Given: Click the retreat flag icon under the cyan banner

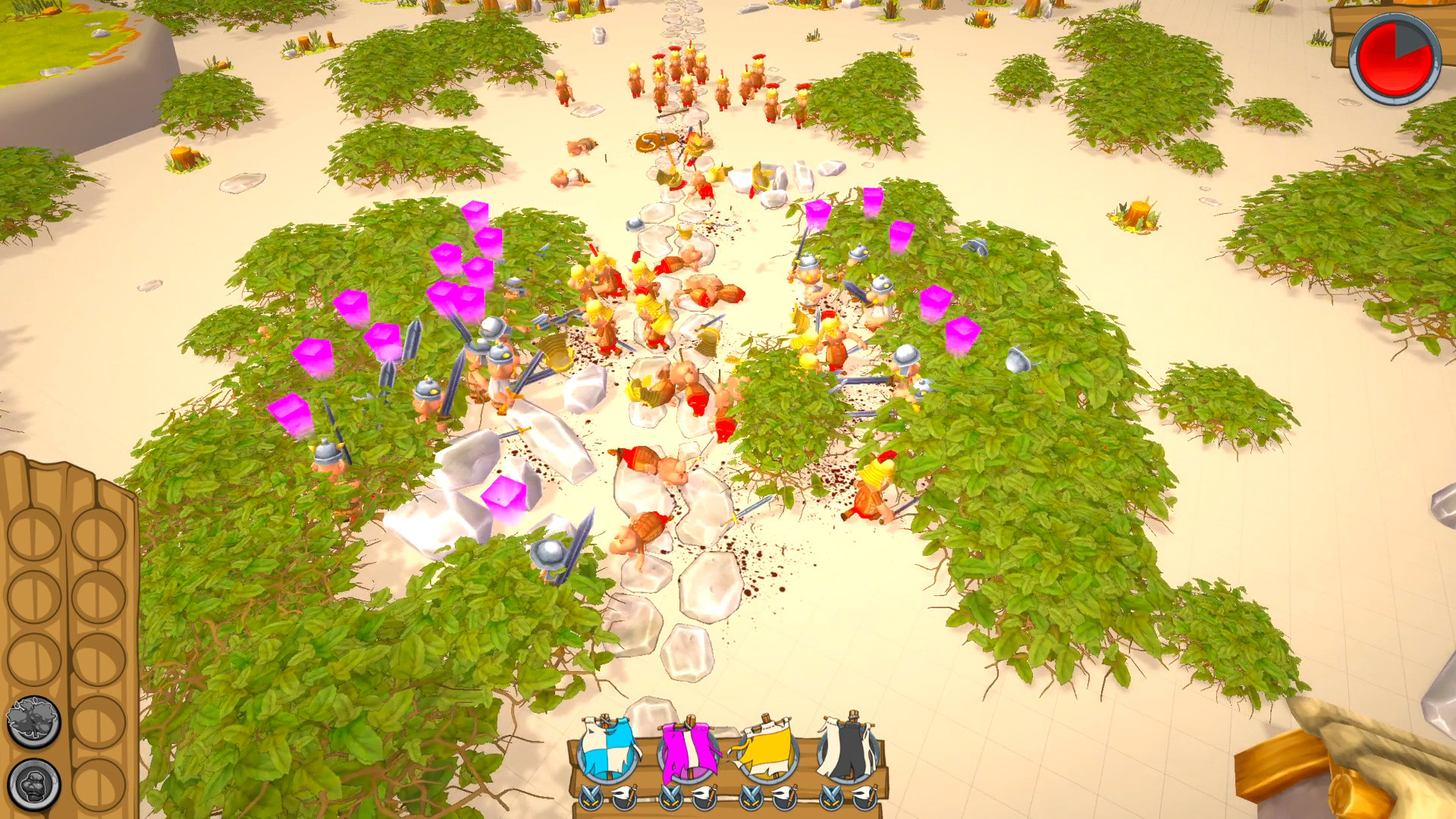Looking at the screenshot, I should point(623,798).
